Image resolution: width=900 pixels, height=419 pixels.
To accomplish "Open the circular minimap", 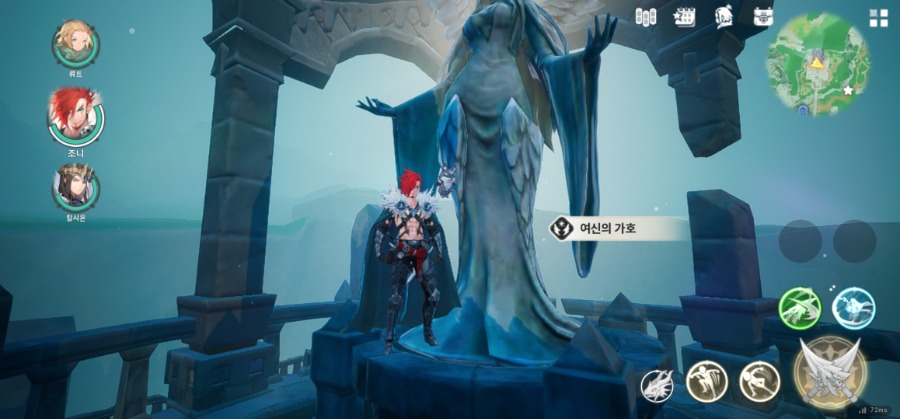I will click(x=817, y=63).
